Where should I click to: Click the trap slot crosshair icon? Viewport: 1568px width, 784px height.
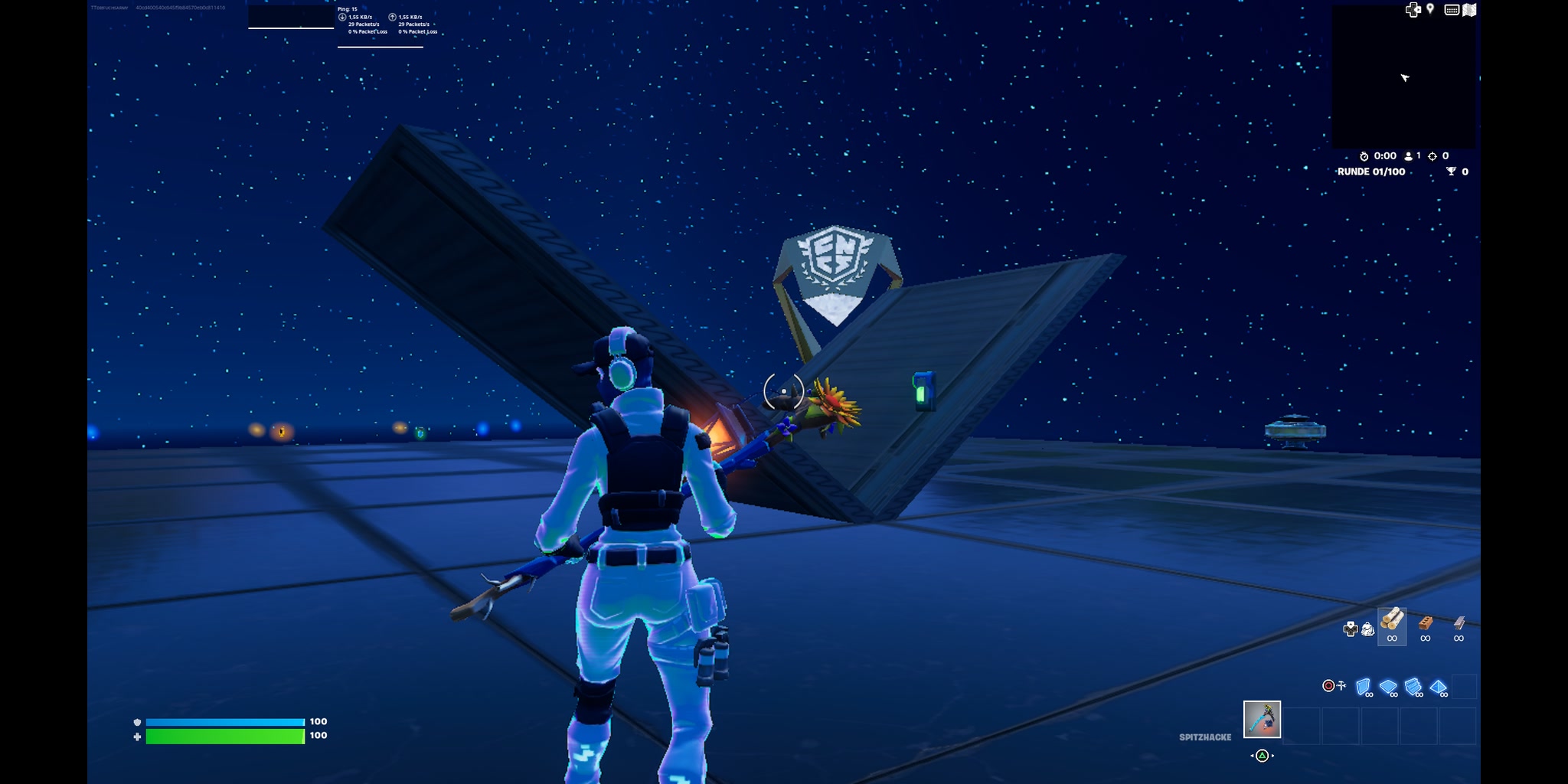pos(1329,686)
